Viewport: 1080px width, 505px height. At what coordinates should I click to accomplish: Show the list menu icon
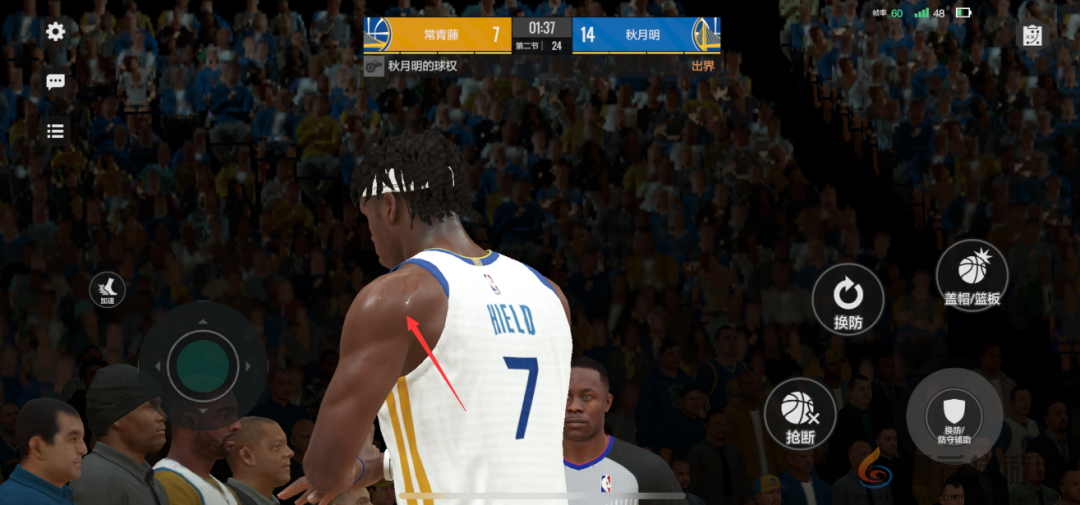pos(56,131)
